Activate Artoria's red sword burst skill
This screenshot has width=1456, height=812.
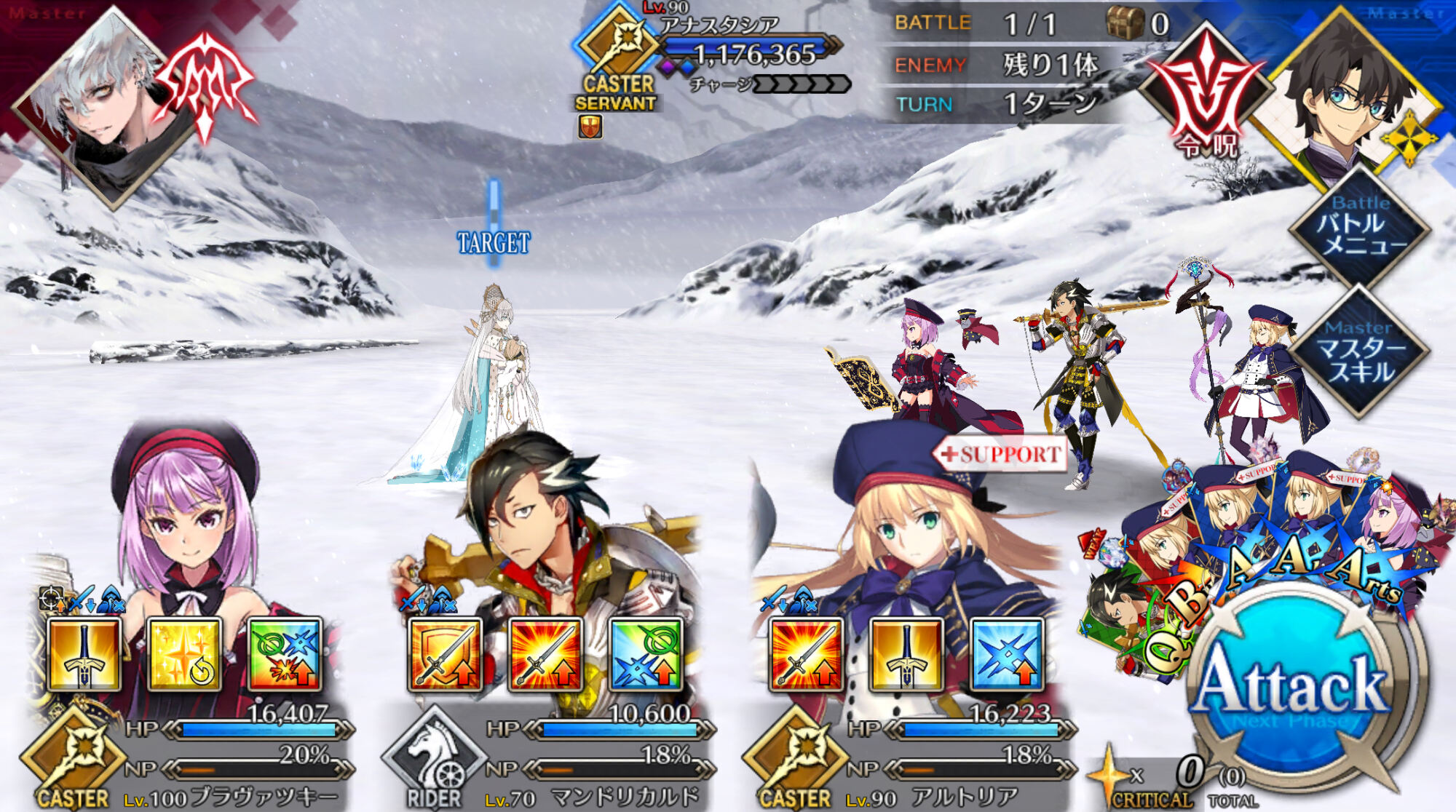[806, 654]
